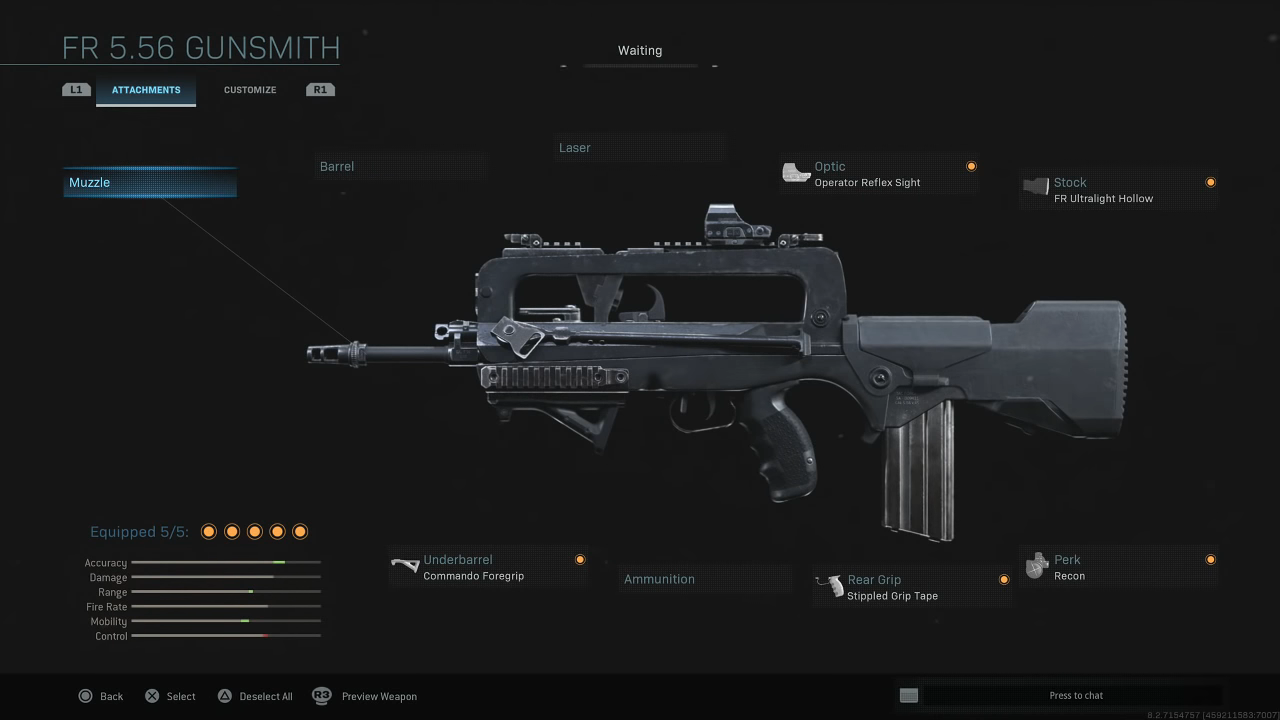Open the Underbarrel Commando Foregrip slot
Viewport: 1280px width, 720px height.
click(487, 567)
